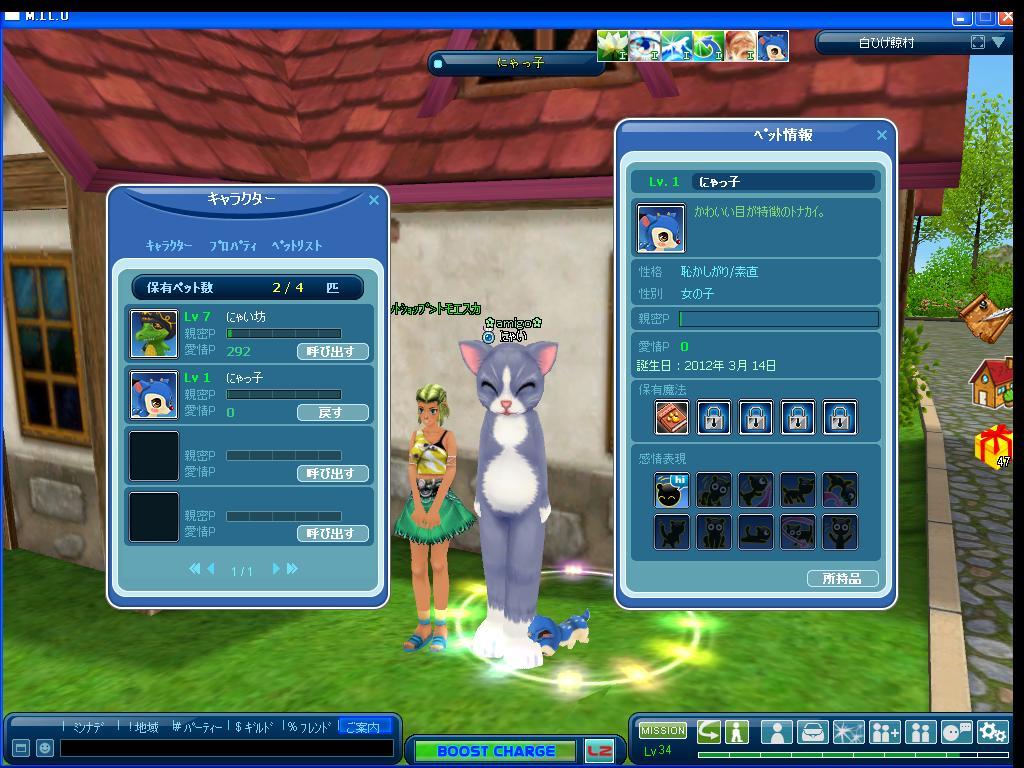Expand the 白ひげ鯨村 map dropdown arrow
This screenshot has width=1024, height=768.
point(998,42)
